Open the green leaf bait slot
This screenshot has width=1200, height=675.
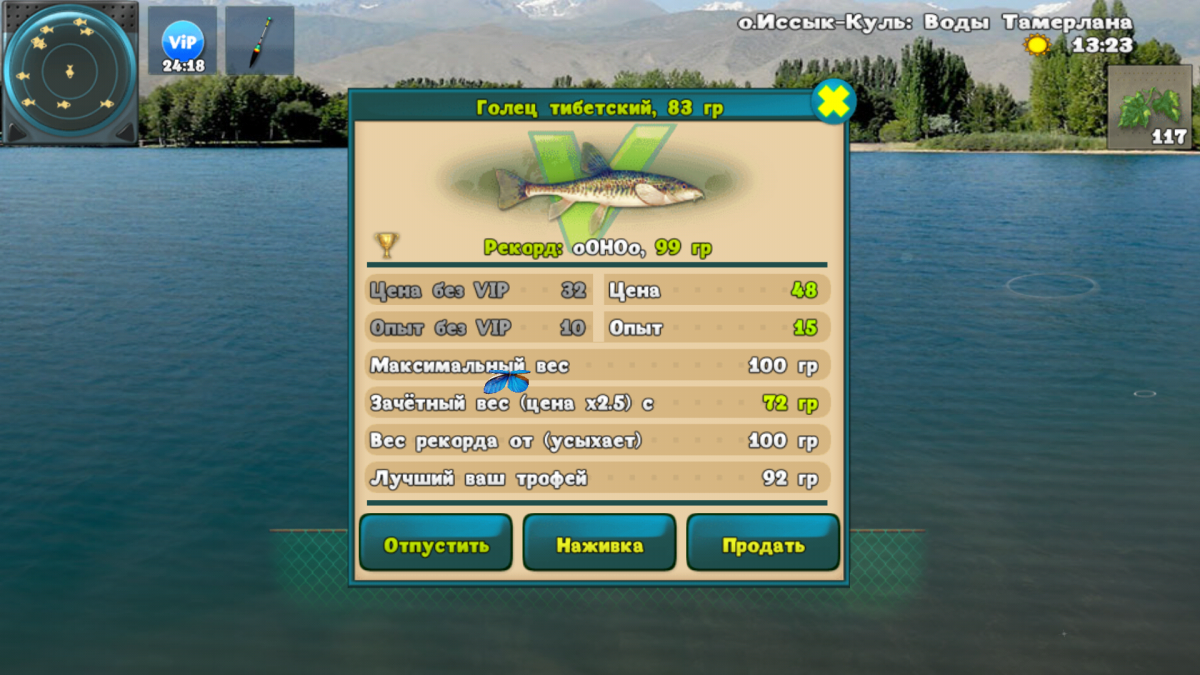1152,108
